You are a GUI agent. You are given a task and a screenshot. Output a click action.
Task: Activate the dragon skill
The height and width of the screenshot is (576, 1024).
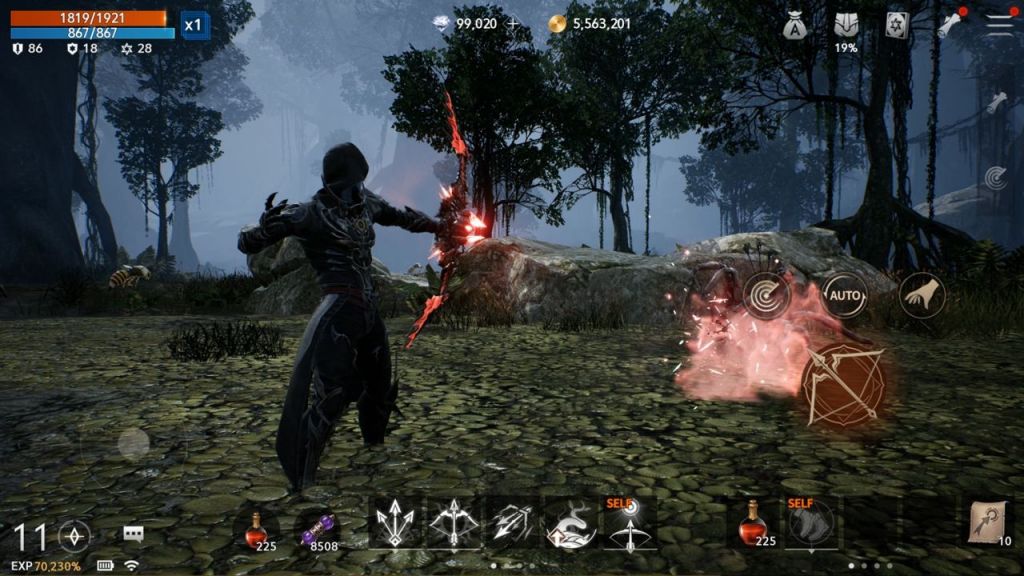pyautogui.click(x=570, y=524)
